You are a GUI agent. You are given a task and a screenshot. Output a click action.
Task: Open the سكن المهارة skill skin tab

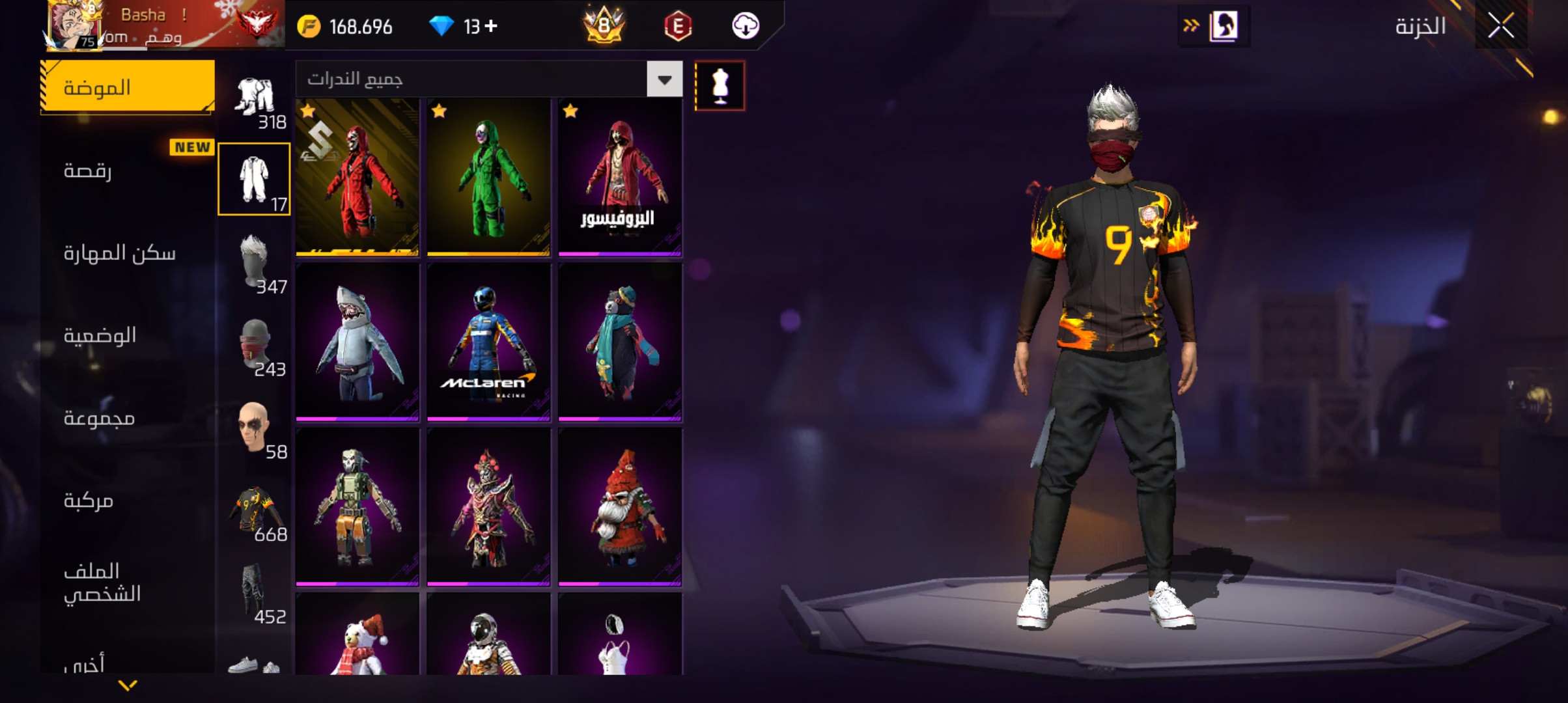128,253
